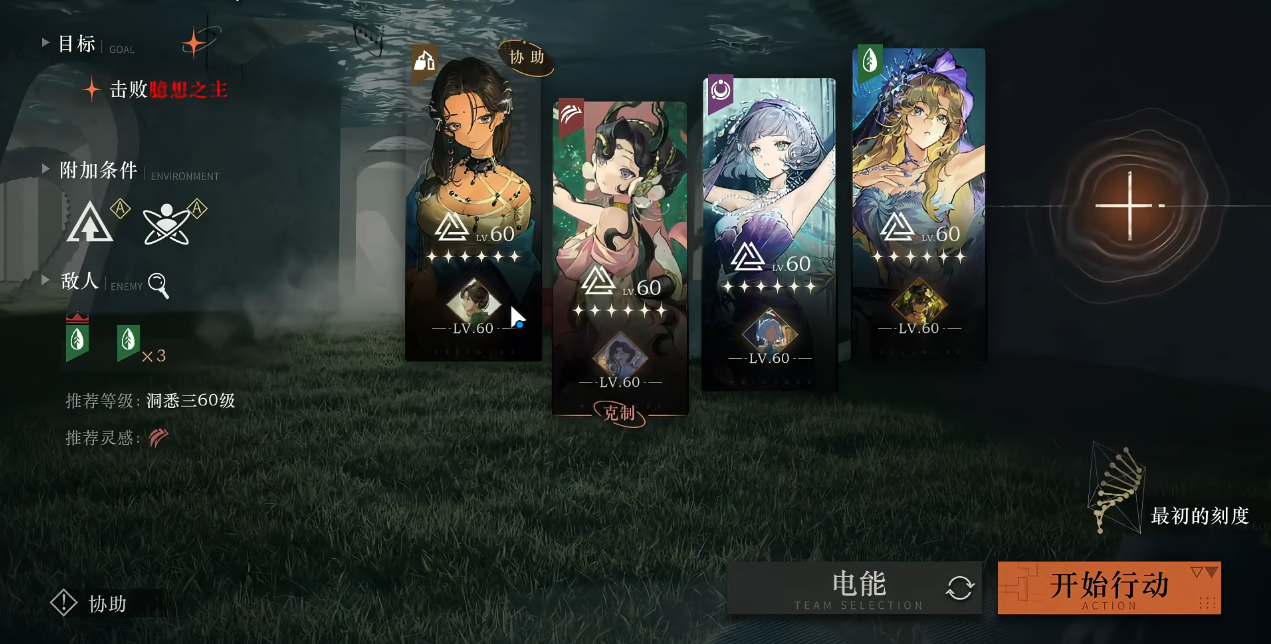Screen dimensions: 1271x644
Task: View the orbiting figure condition icon
Action: [x=165, y=222]
